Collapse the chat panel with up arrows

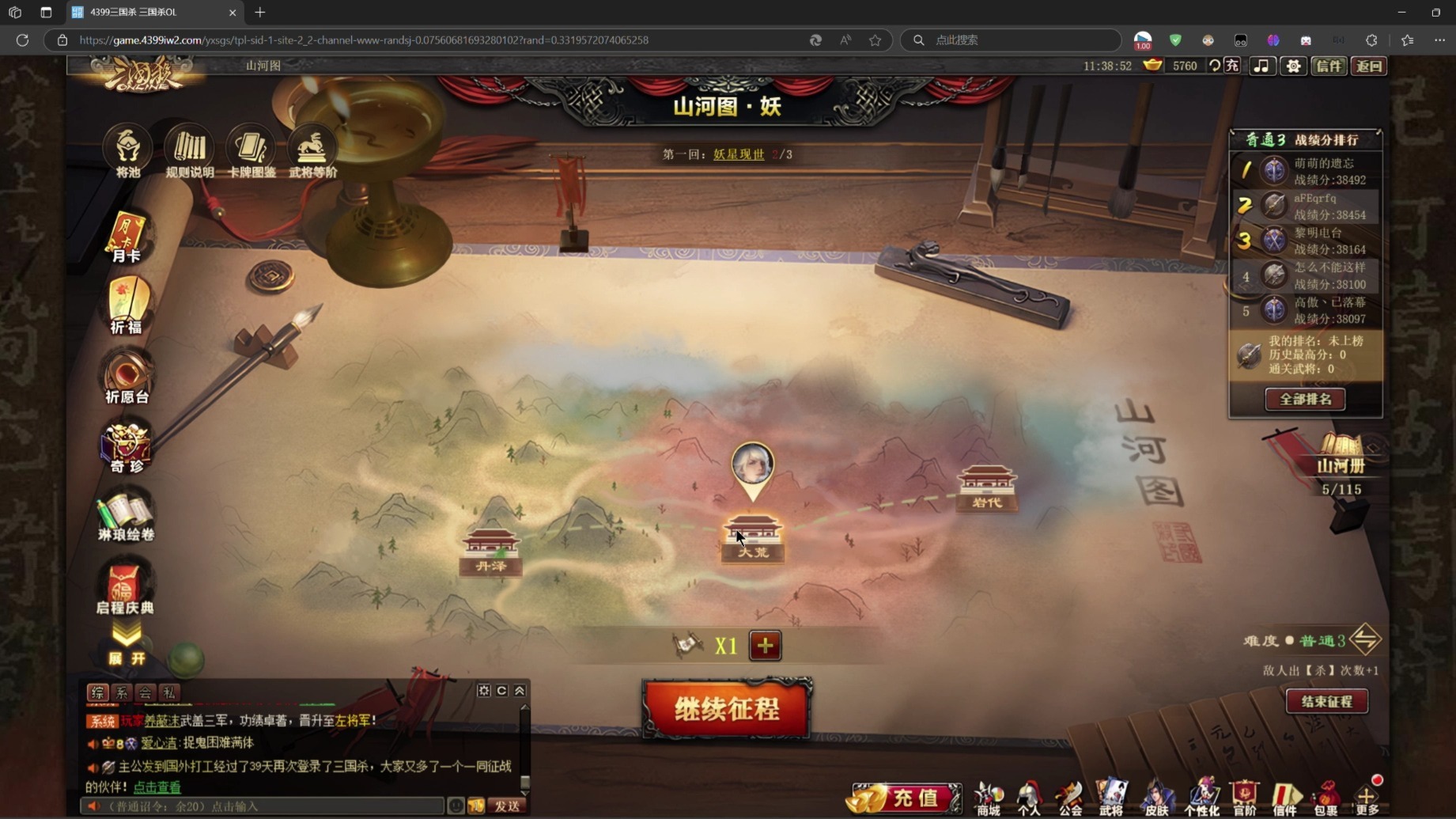tap(520, 690)
